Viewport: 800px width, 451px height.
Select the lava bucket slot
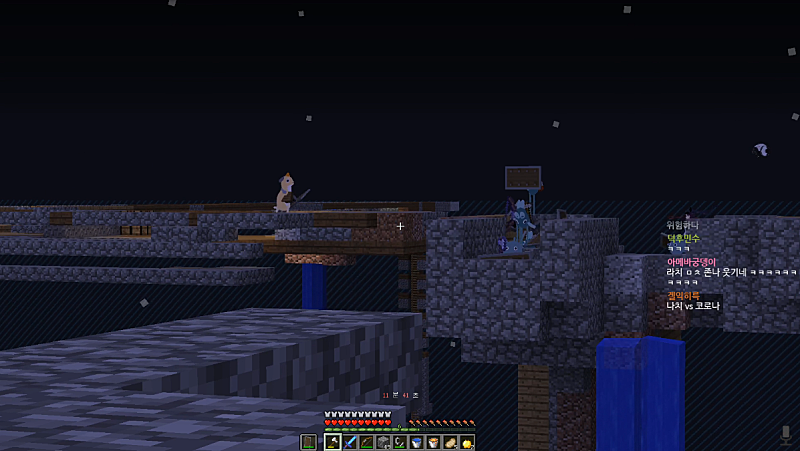pos(433,442)
